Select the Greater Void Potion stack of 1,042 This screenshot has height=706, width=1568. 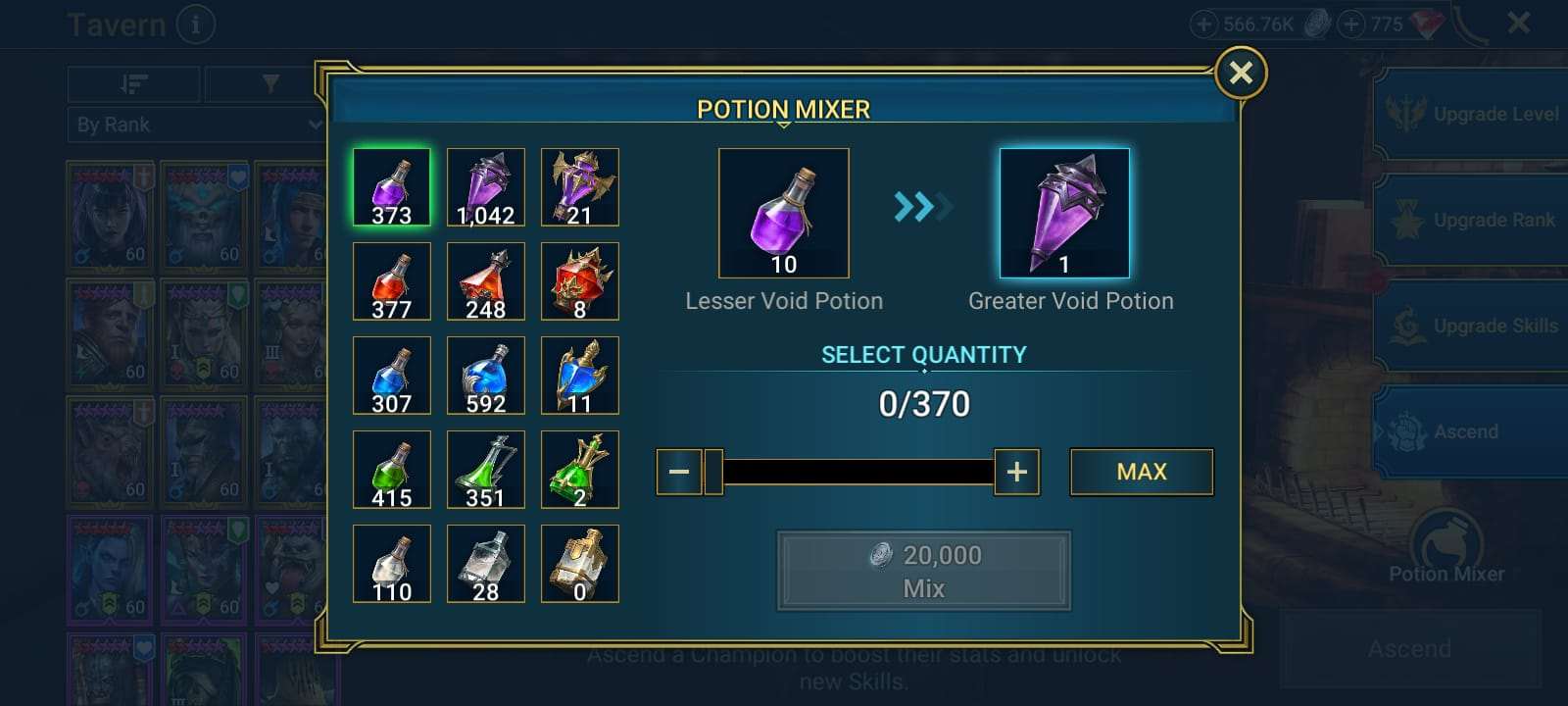tap(486, 187)
